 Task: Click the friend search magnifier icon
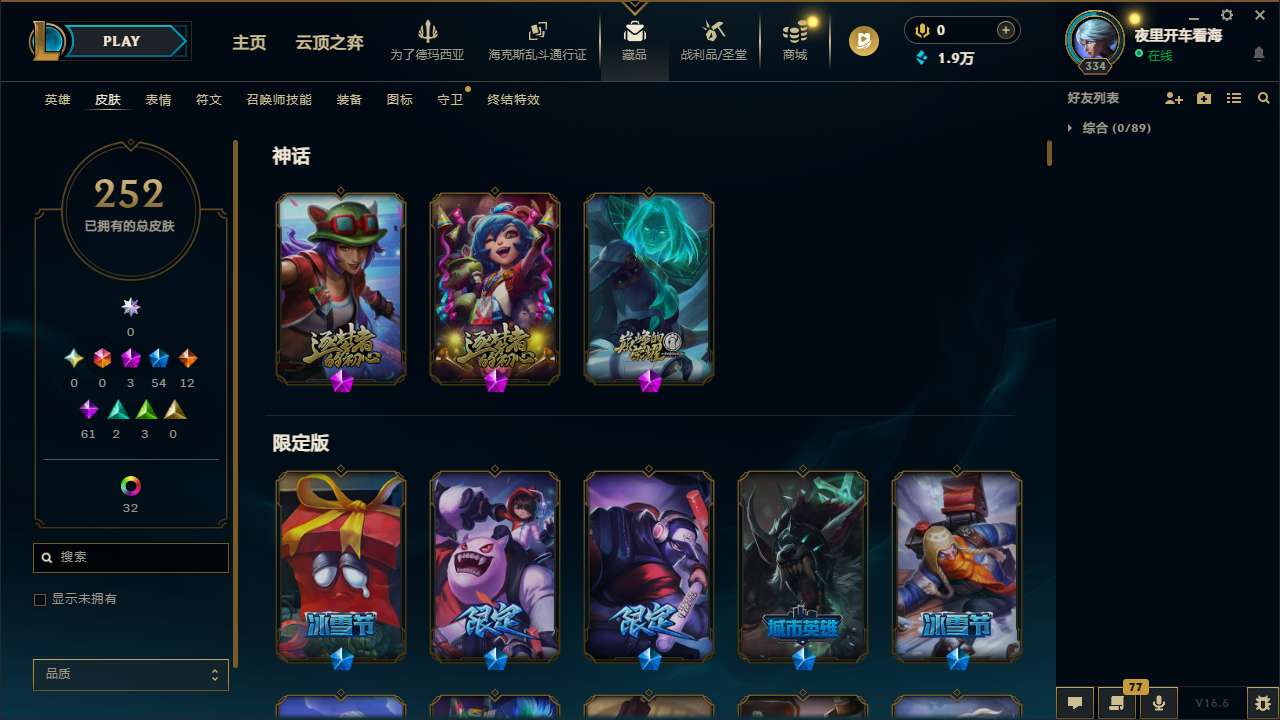[x=1263, y=98]
